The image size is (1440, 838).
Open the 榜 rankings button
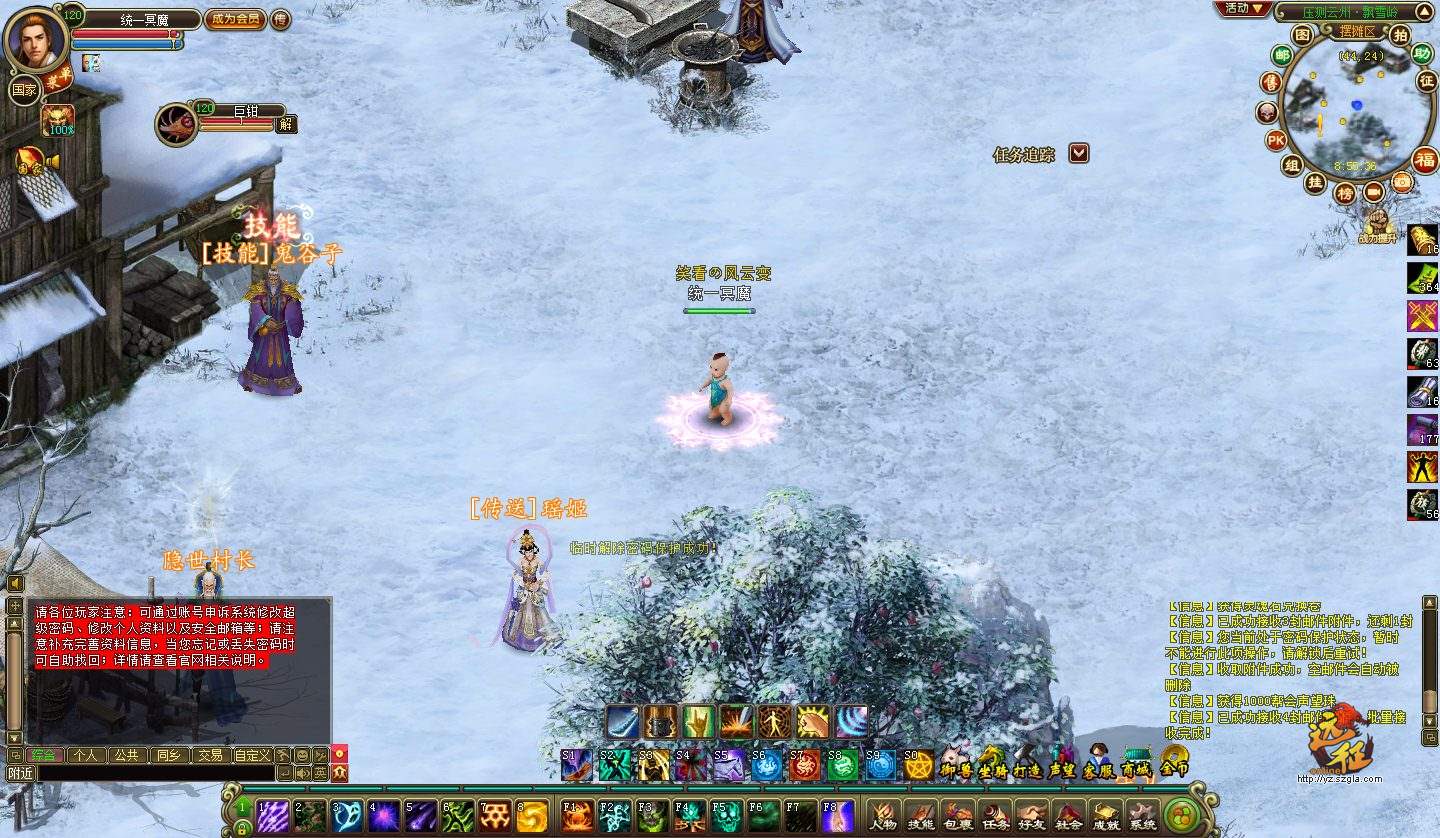(1346, 193)
